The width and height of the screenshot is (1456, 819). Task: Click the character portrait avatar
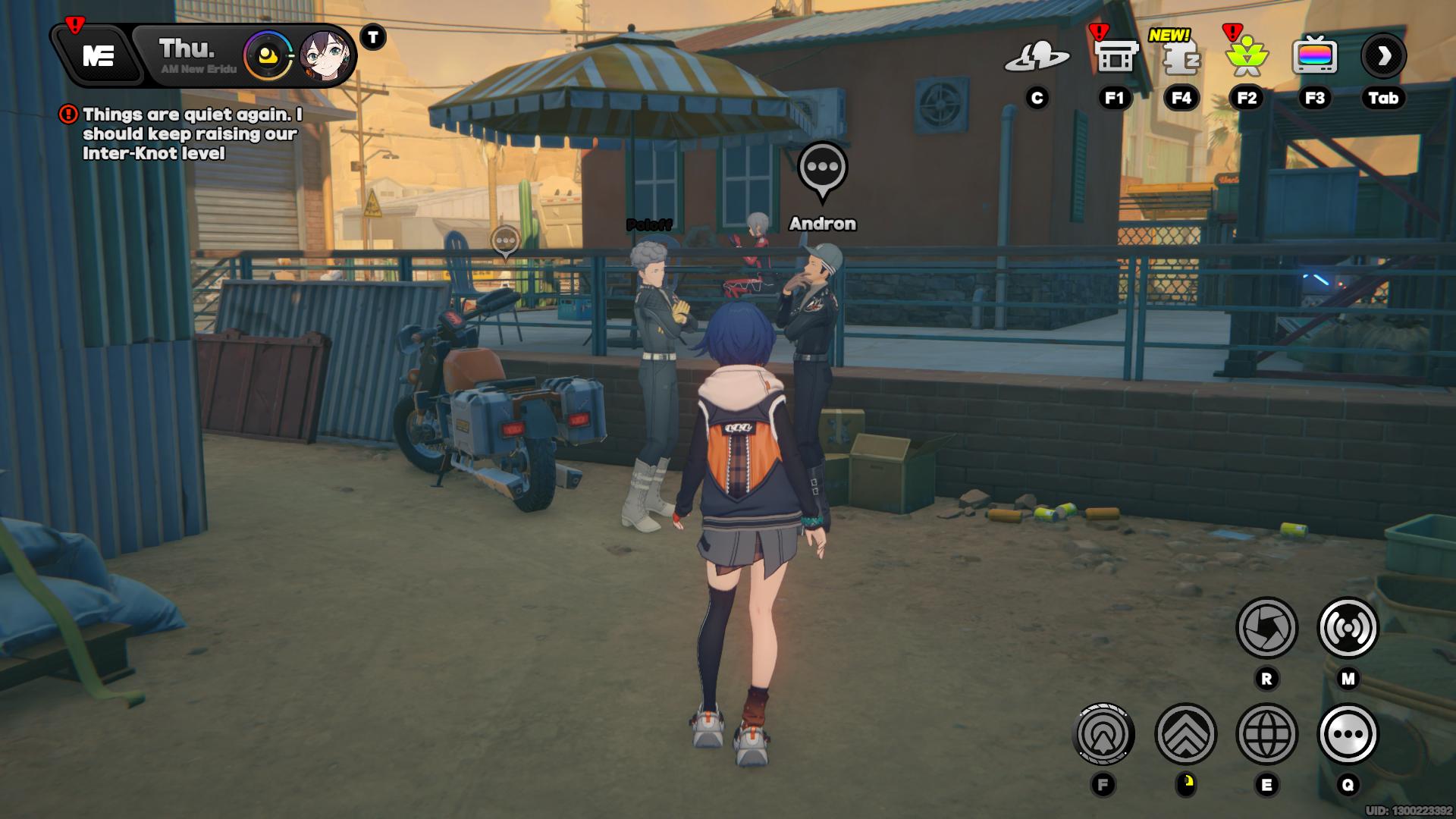pos(325,55)
